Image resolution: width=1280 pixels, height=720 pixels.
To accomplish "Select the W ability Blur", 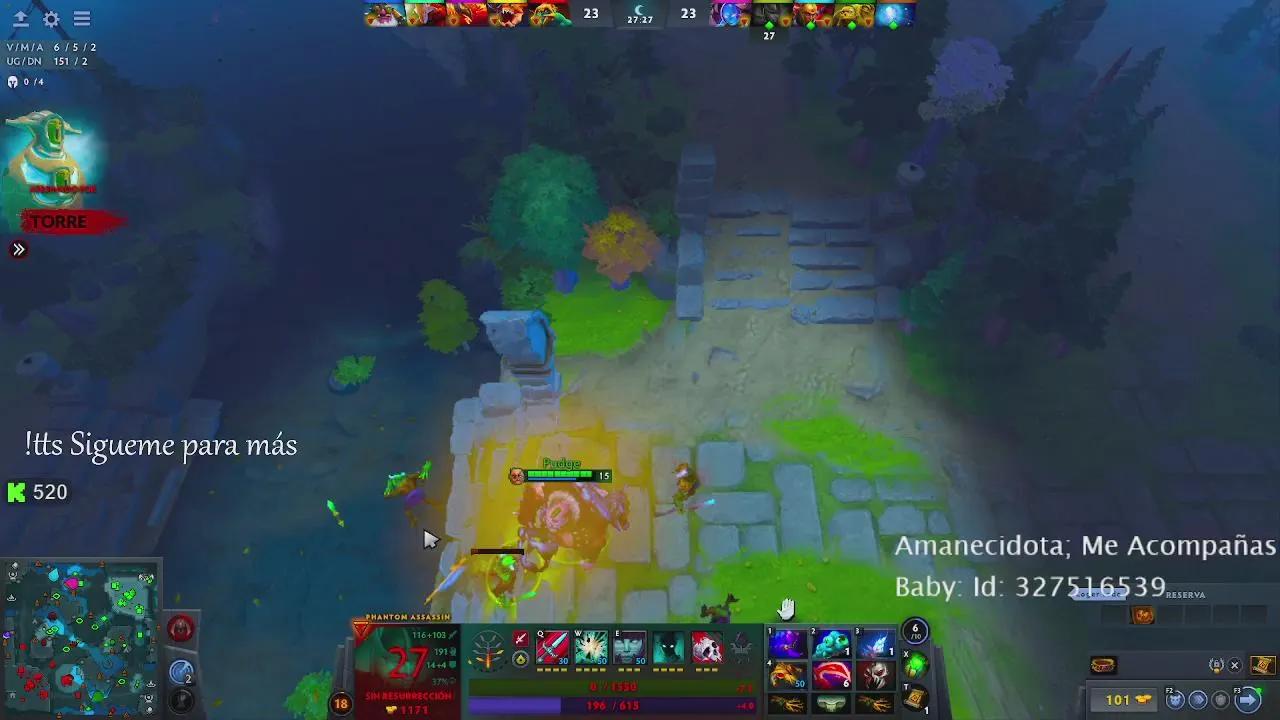I will (x=590, y=647).
